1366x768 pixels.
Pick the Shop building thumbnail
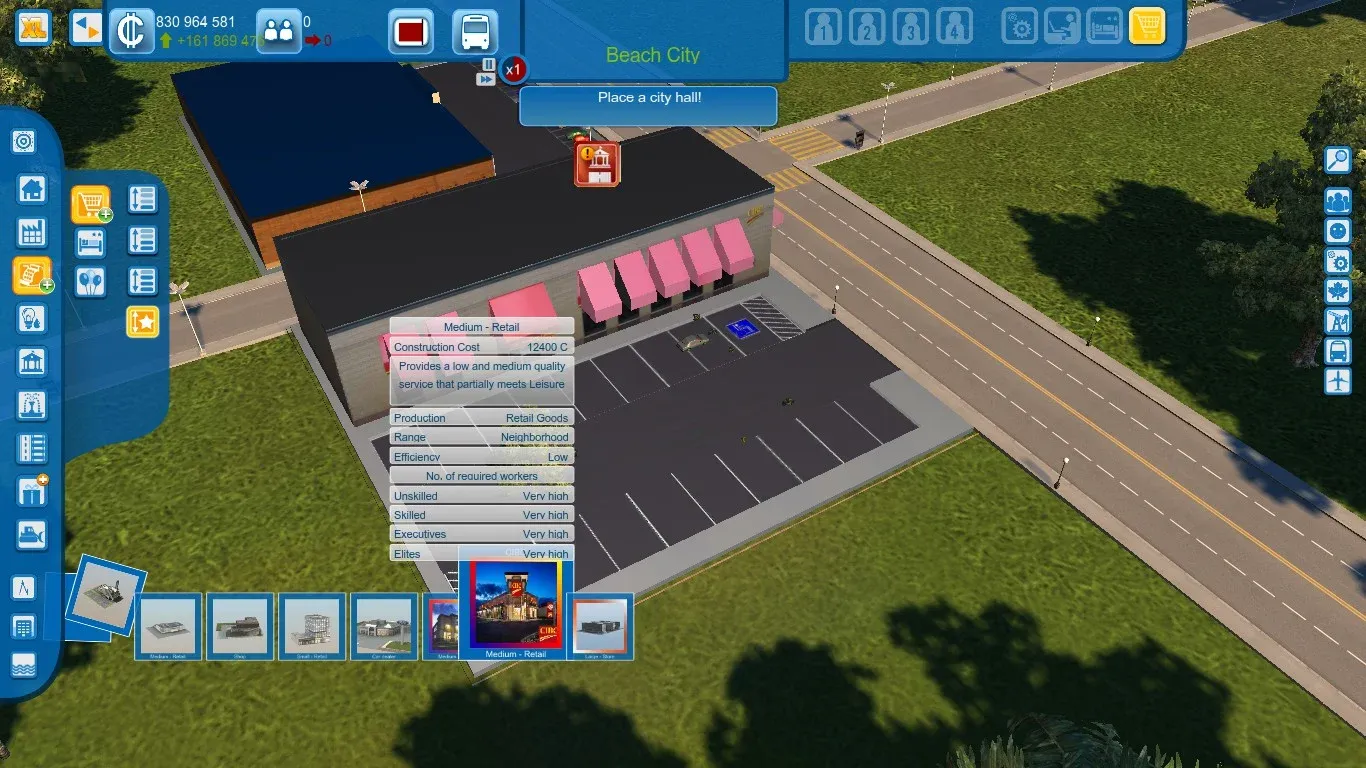coord(240,626)
